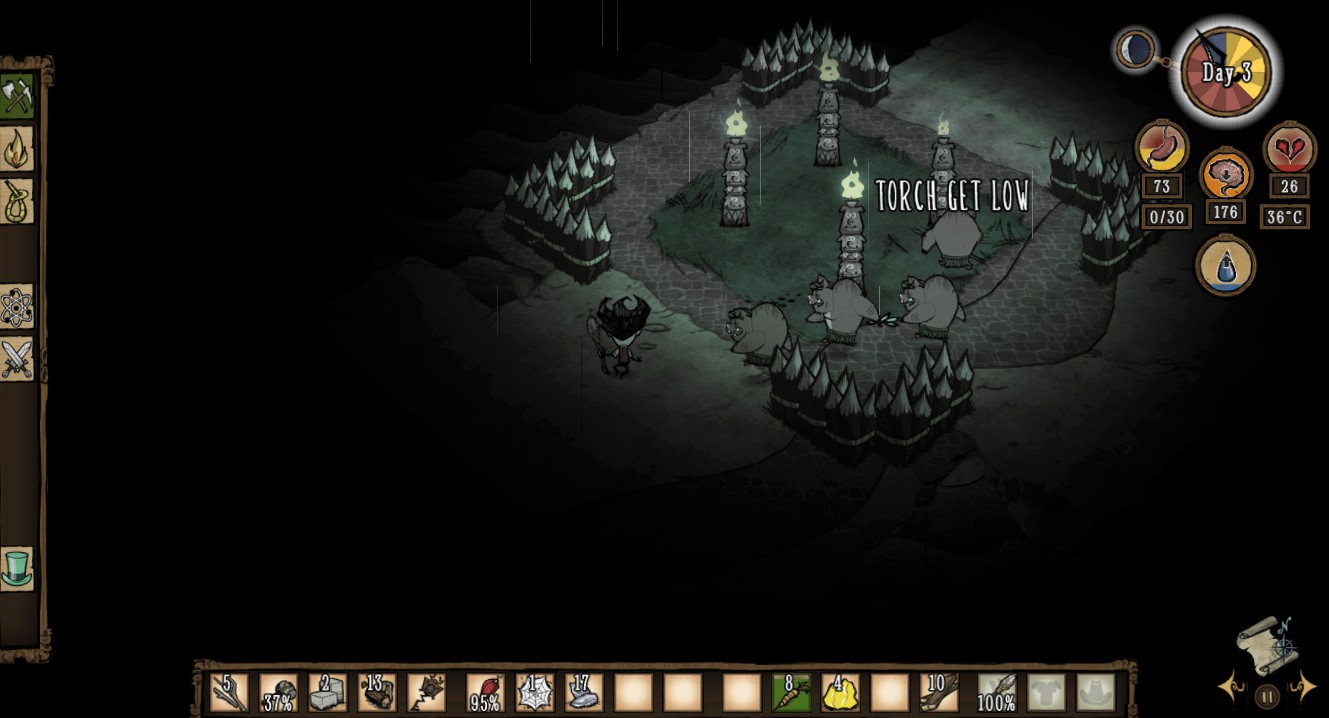Select the stack of 17 flint

(x=583, y=692)
